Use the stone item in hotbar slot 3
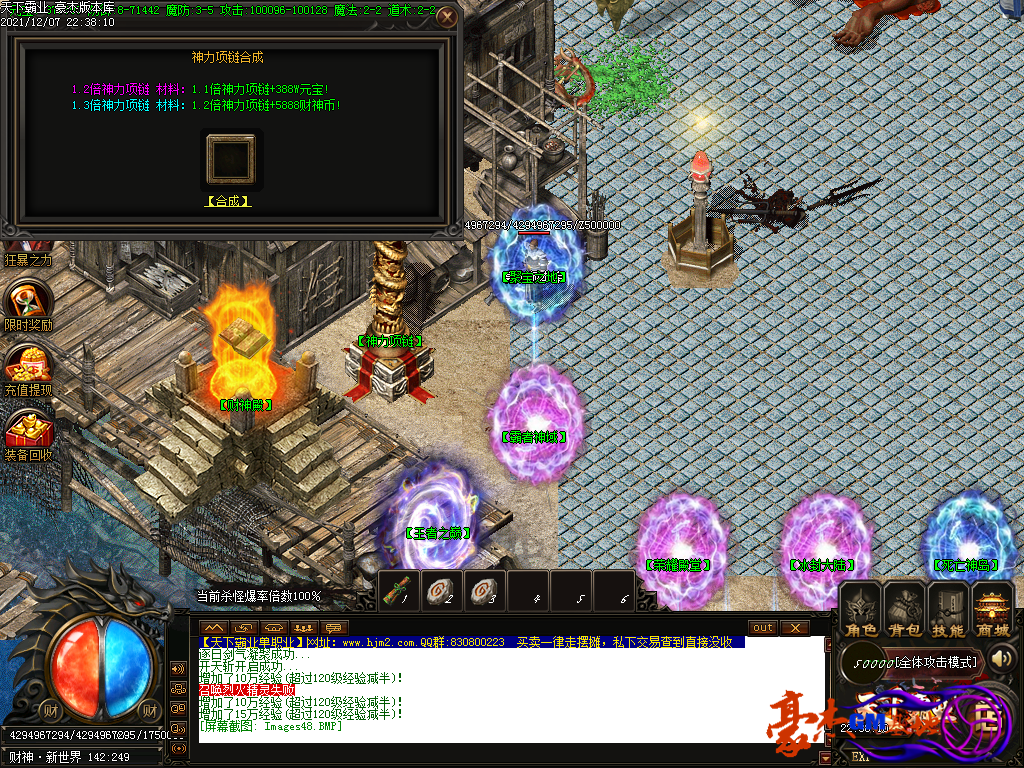Image resolution: width=1024 pixels, height=768 pixels. point(486,590)
